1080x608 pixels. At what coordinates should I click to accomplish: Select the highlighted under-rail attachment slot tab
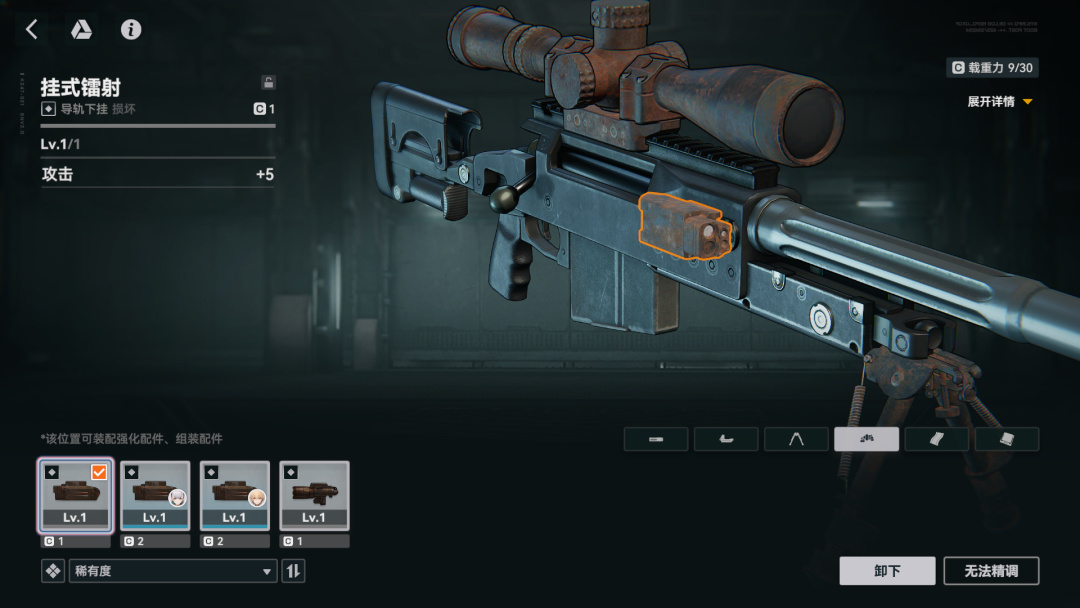866,439
